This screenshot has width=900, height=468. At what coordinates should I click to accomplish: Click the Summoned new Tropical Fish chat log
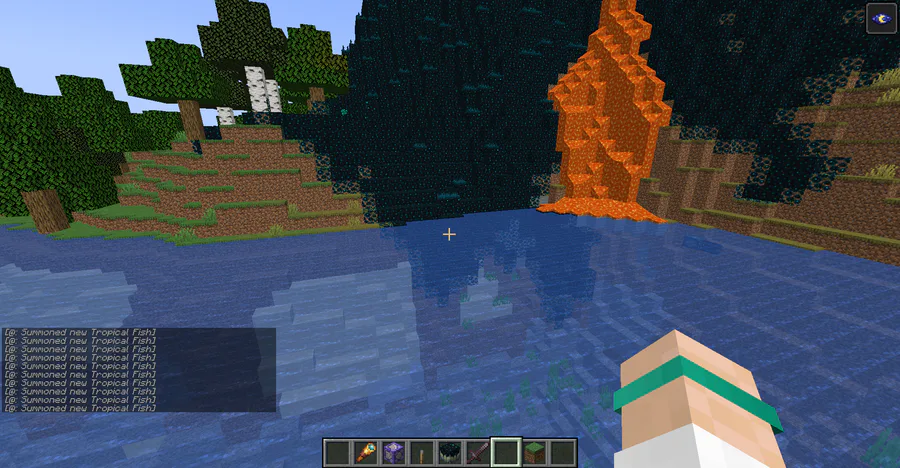tap(80, 369)
